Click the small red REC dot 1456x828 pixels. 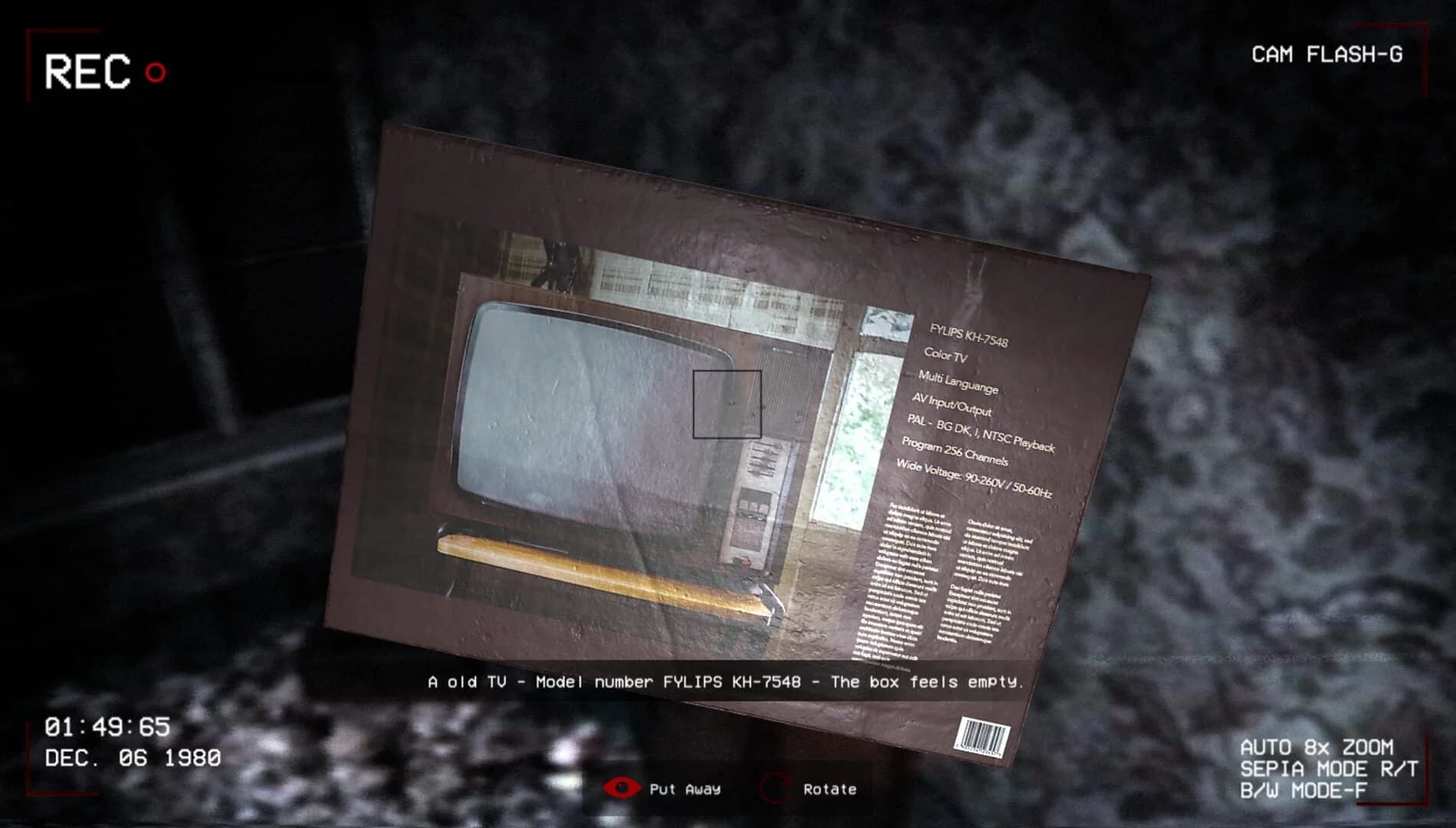pyautogui.click(x=156, y=74)
